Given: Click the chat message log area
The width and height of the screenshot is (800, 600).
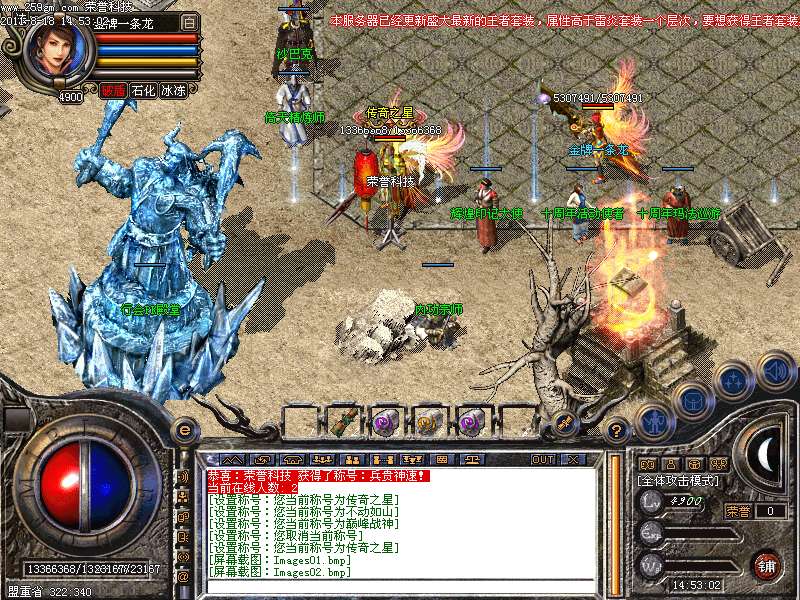Looking at the screenshot, I should tap(400, 530).
